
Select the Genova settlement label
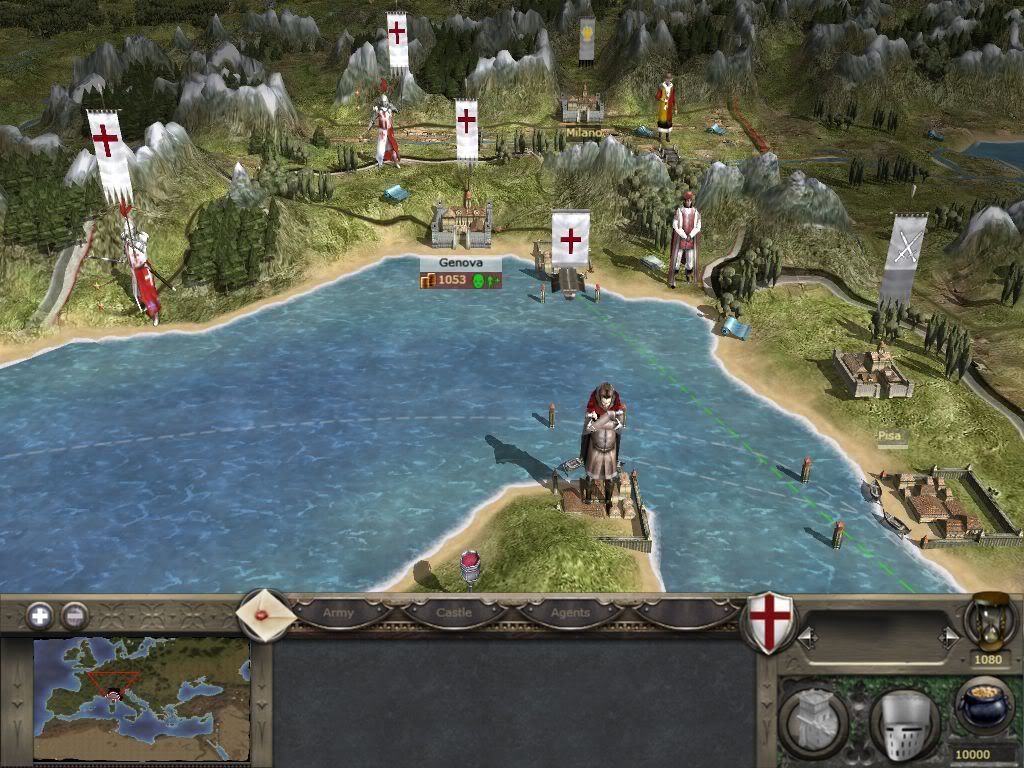459,263
